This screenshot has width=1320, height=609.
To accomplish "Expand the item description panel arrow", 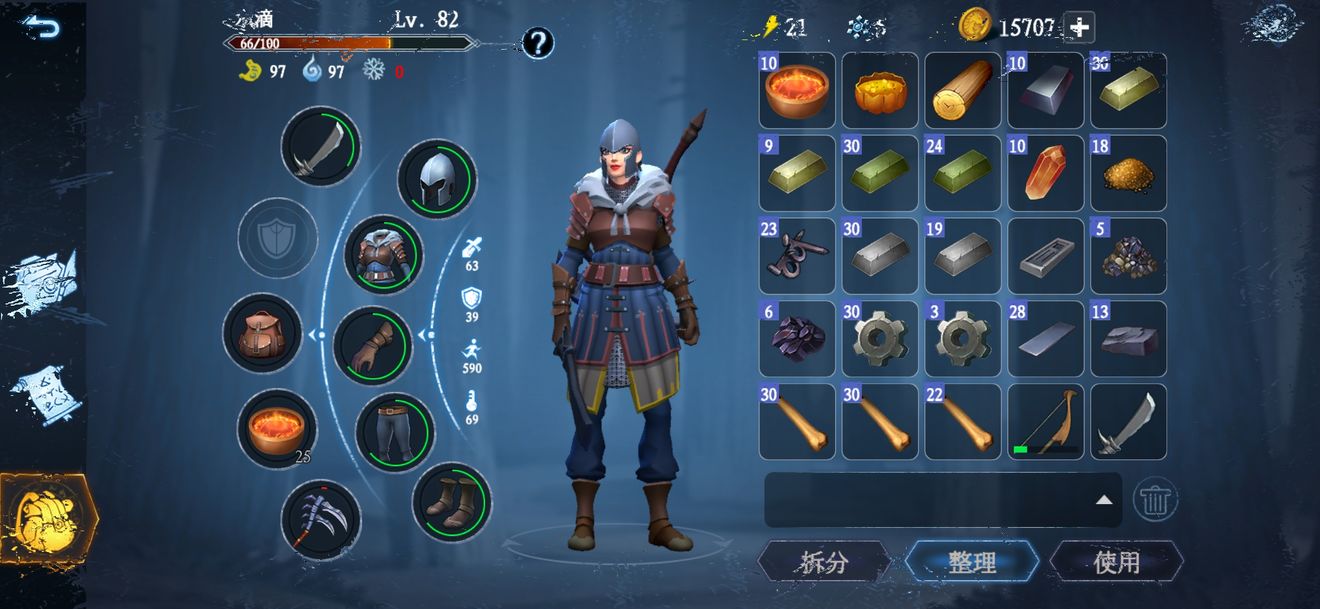I will point(1103,499).
